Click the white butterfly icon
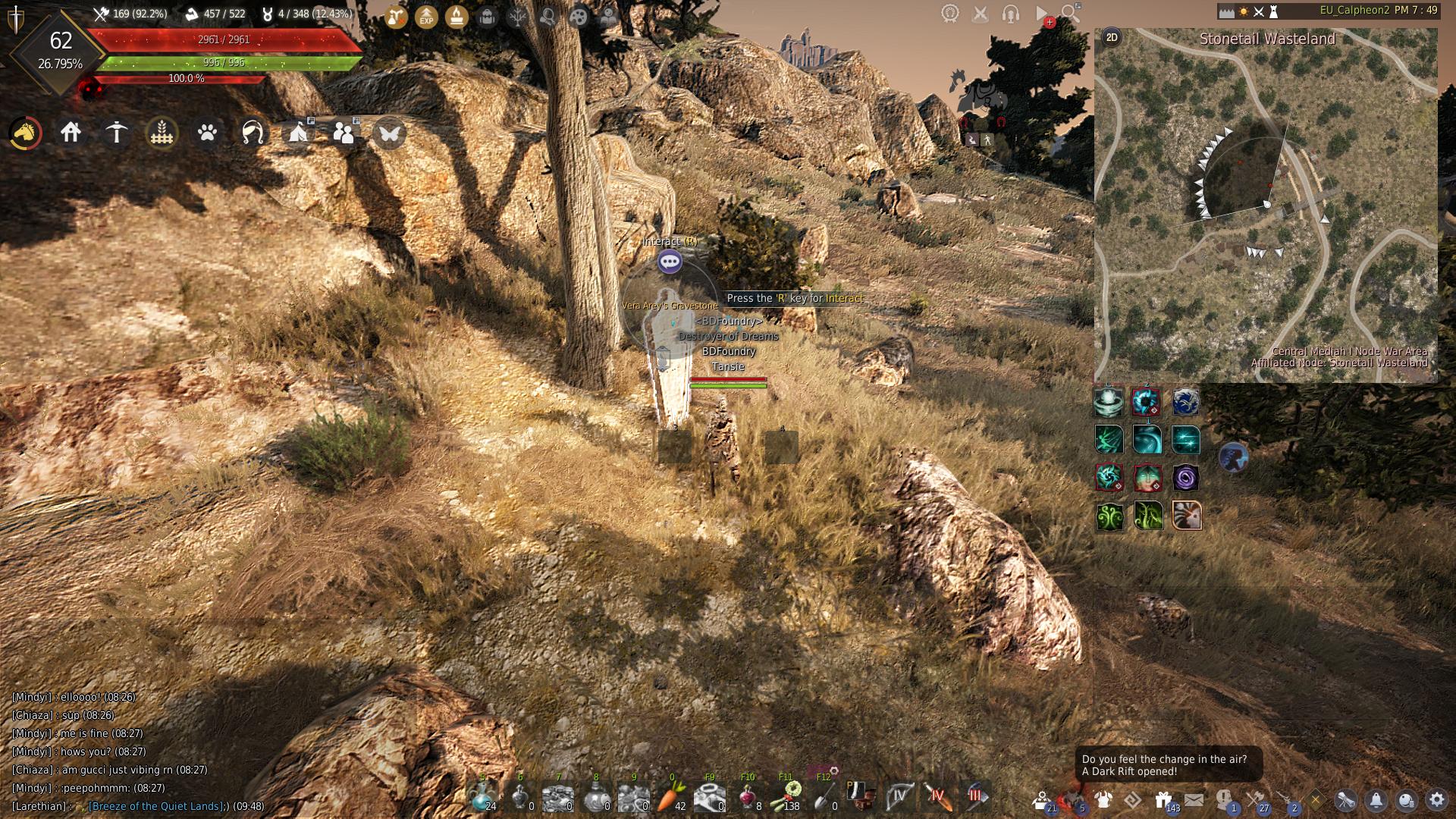1456x819 pixels. 389,133
